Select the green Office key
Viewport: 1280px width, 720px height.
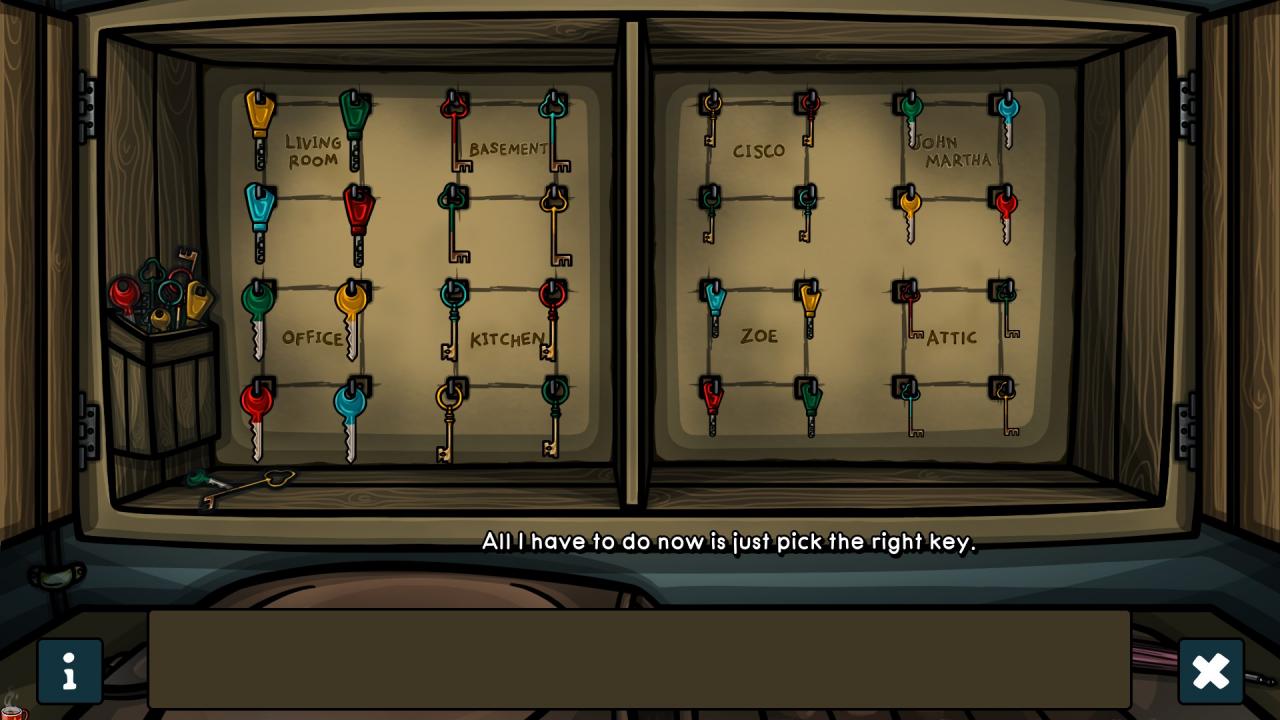257,315
